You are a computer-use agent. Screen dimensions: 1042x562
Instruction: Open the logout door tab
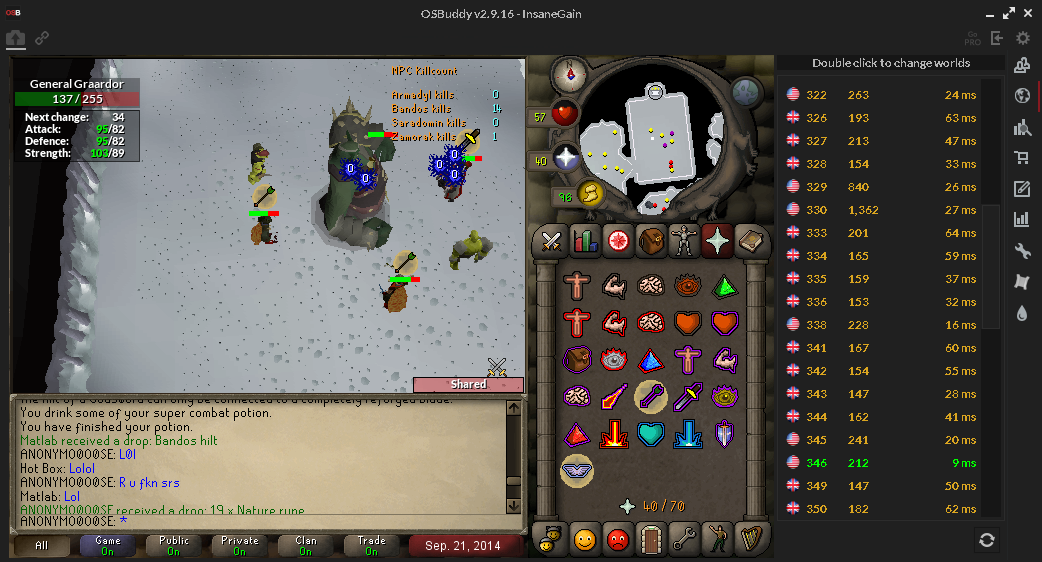651,540
